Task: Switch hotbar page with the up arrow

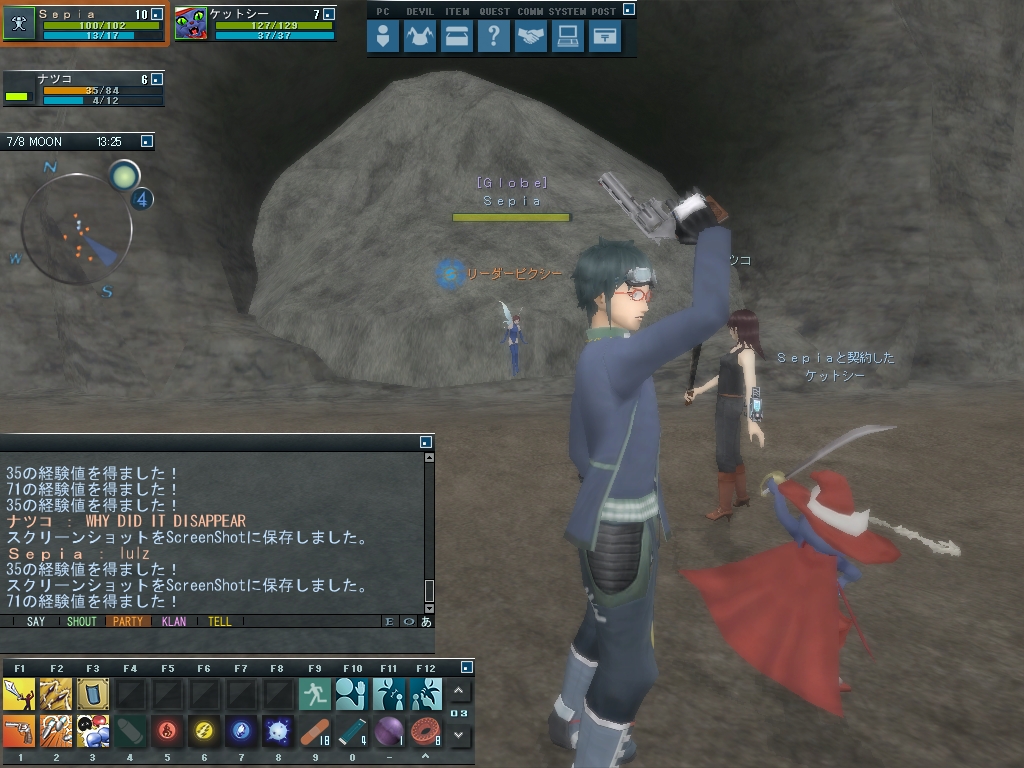Action: tap(459, 691)
